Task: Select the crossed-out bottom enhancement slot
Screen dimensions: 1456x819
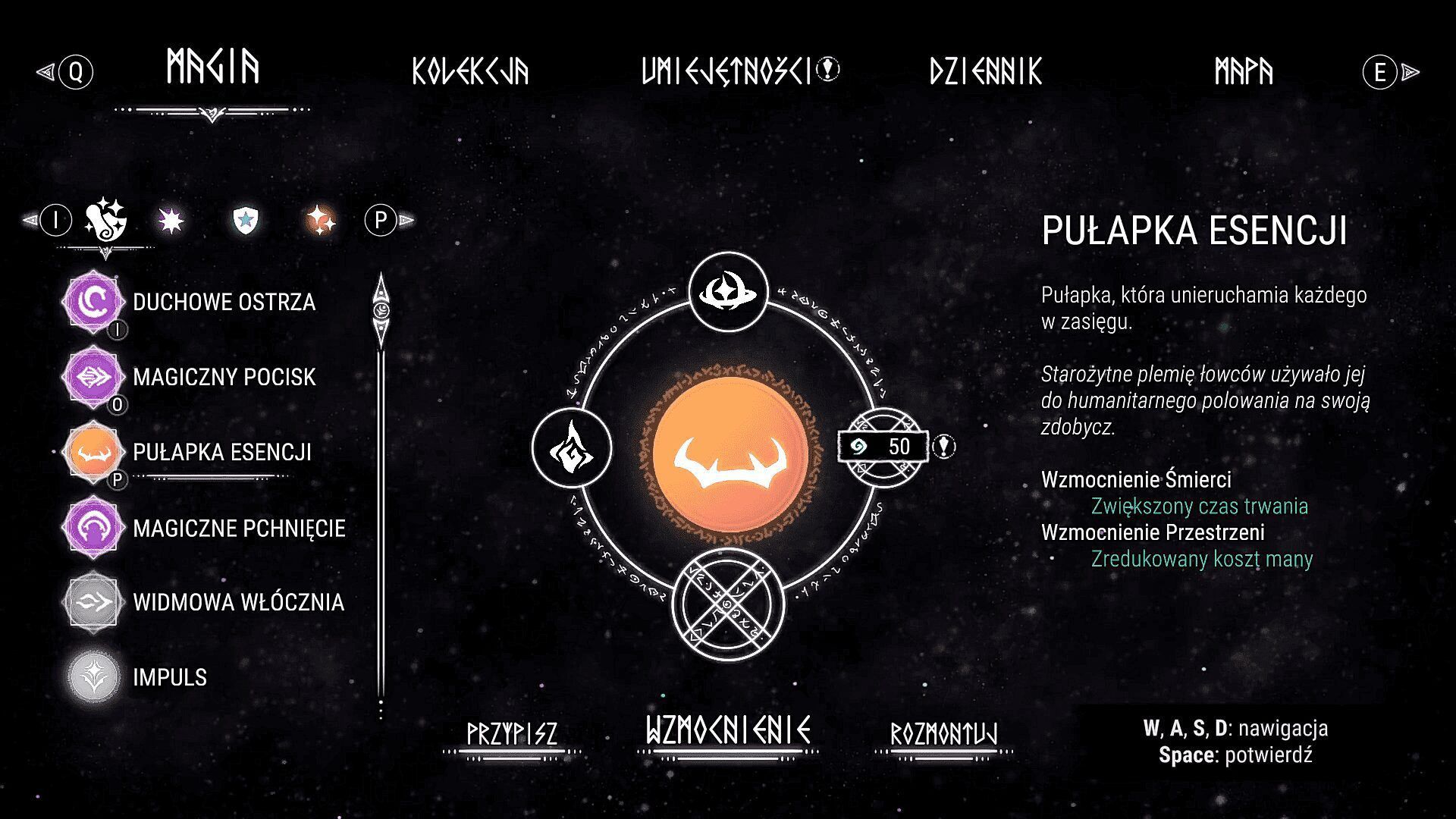Action: [x=728, y=604]
